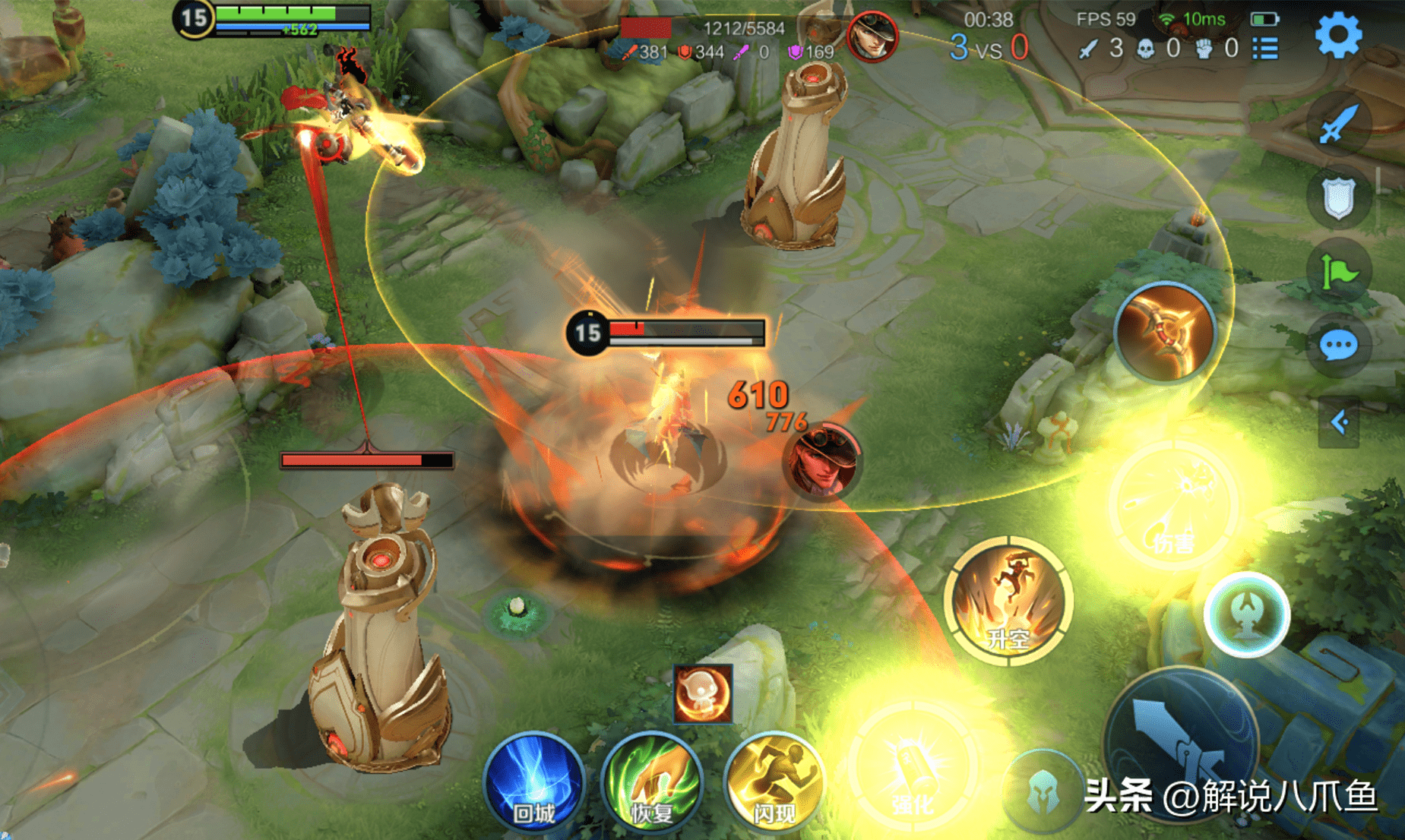Screen dimensions: 1405x840
Task: Select the enemy hero portrait on top bar
Action: click(x=872, y=36)
